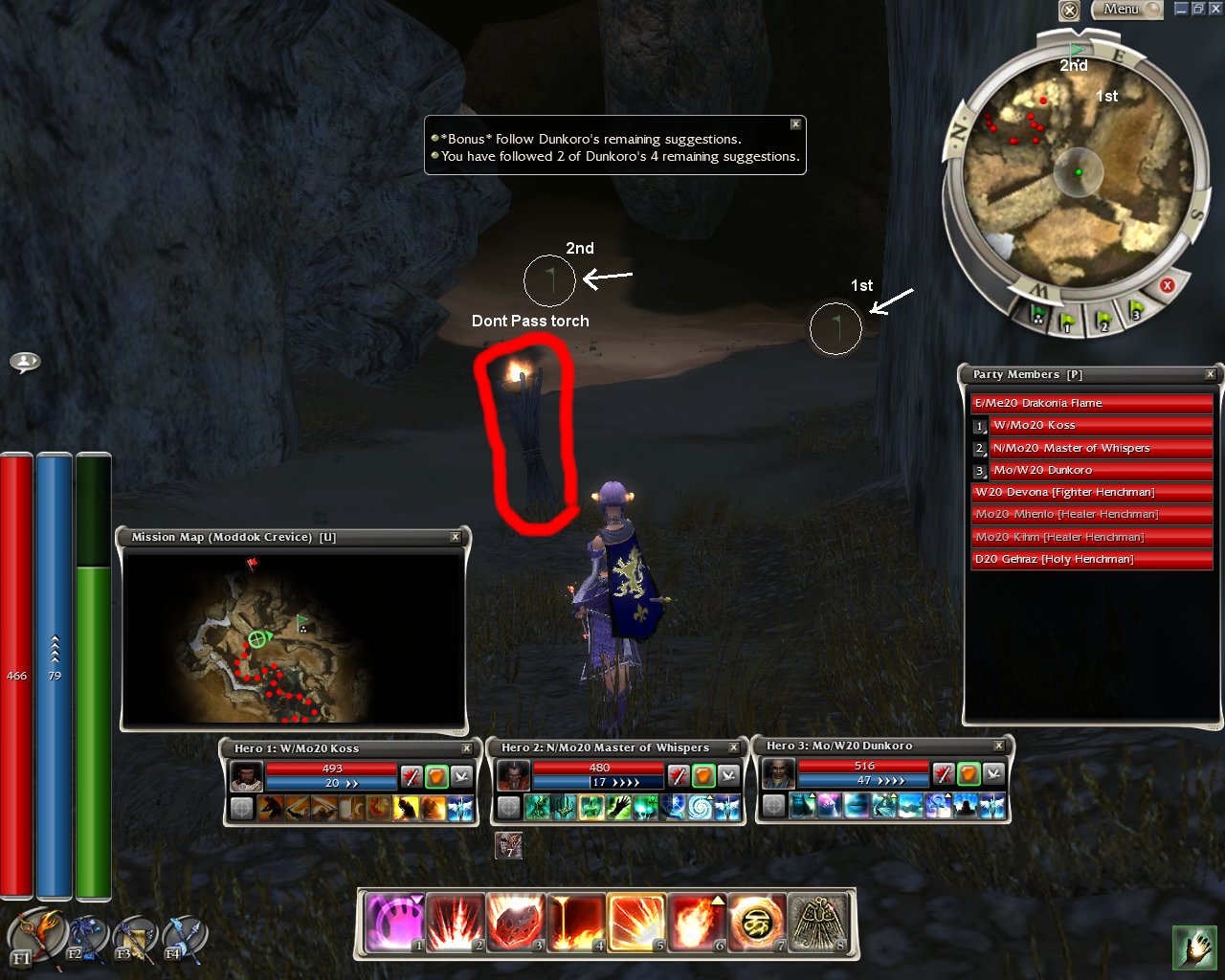Image resolution: width=1225 pixels, height=980 pixels.
Task: Close the Party Members panel
Action: click(x=1211, y=374)
